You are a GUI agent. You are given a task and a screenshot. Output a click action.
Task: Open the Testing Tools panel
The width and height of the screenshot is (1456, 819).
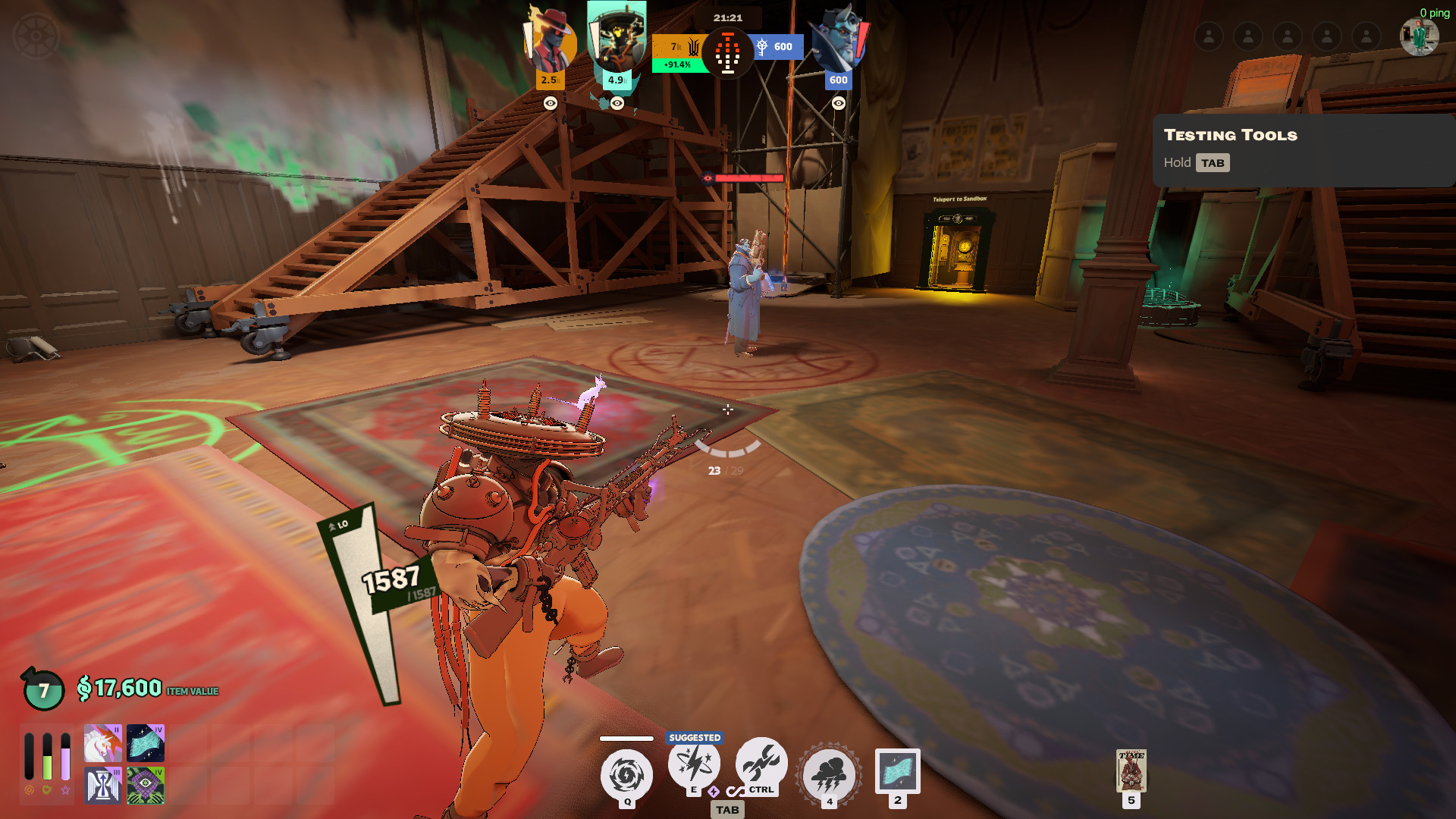click(1303, 149)
